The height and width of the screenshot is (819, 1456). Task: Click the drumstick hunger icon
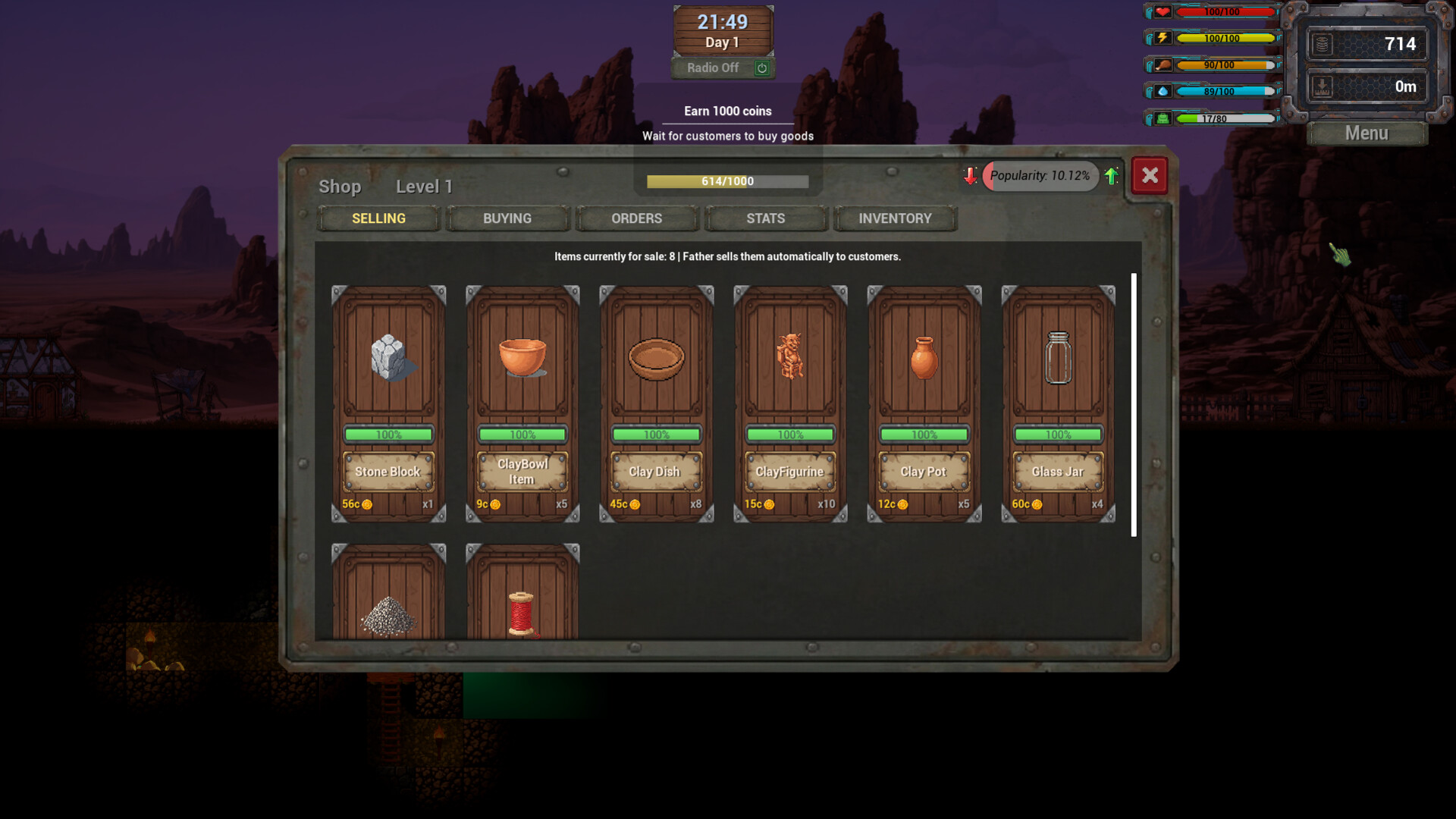(1164, 65)
